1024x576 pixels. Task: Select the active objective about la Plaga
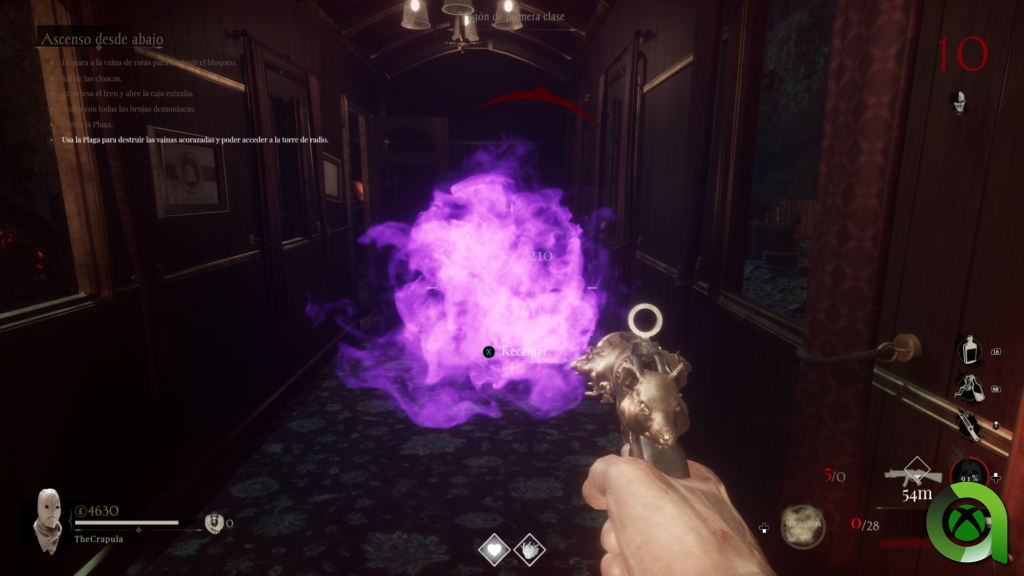click(194, 140)
